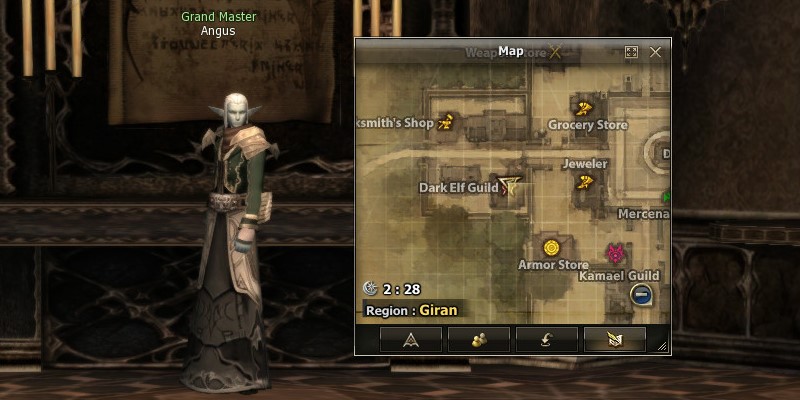Activate the arrowhead button in map toolbar
Viewport: 800px width, 400px height.
click(x=411, y=339)
